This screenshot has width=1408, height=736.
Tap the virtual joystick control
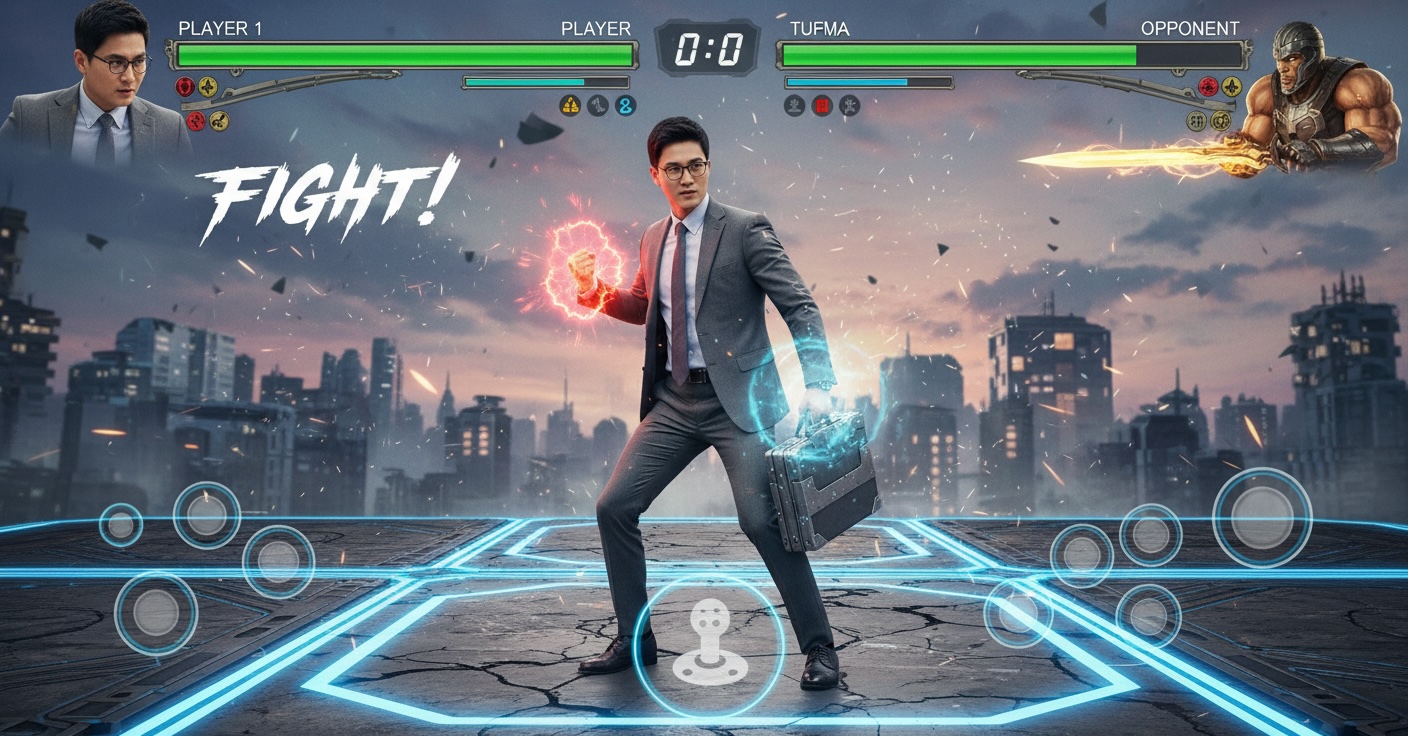click(x=708, y=646)
